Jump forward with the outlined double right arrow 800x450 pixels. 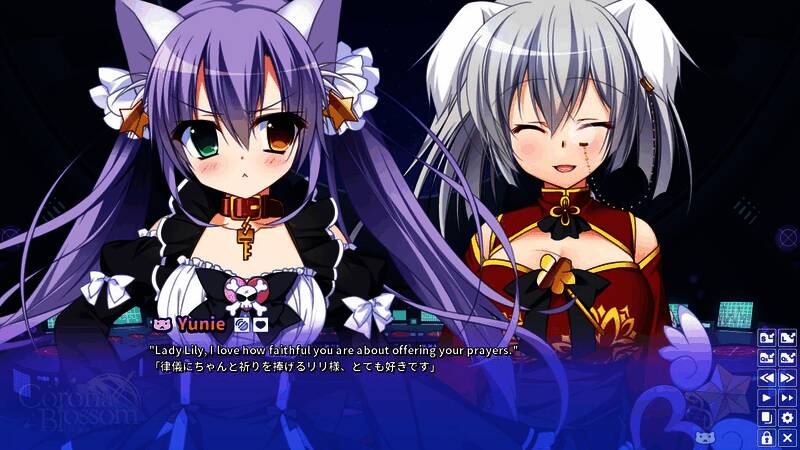[x=787, y=378]
